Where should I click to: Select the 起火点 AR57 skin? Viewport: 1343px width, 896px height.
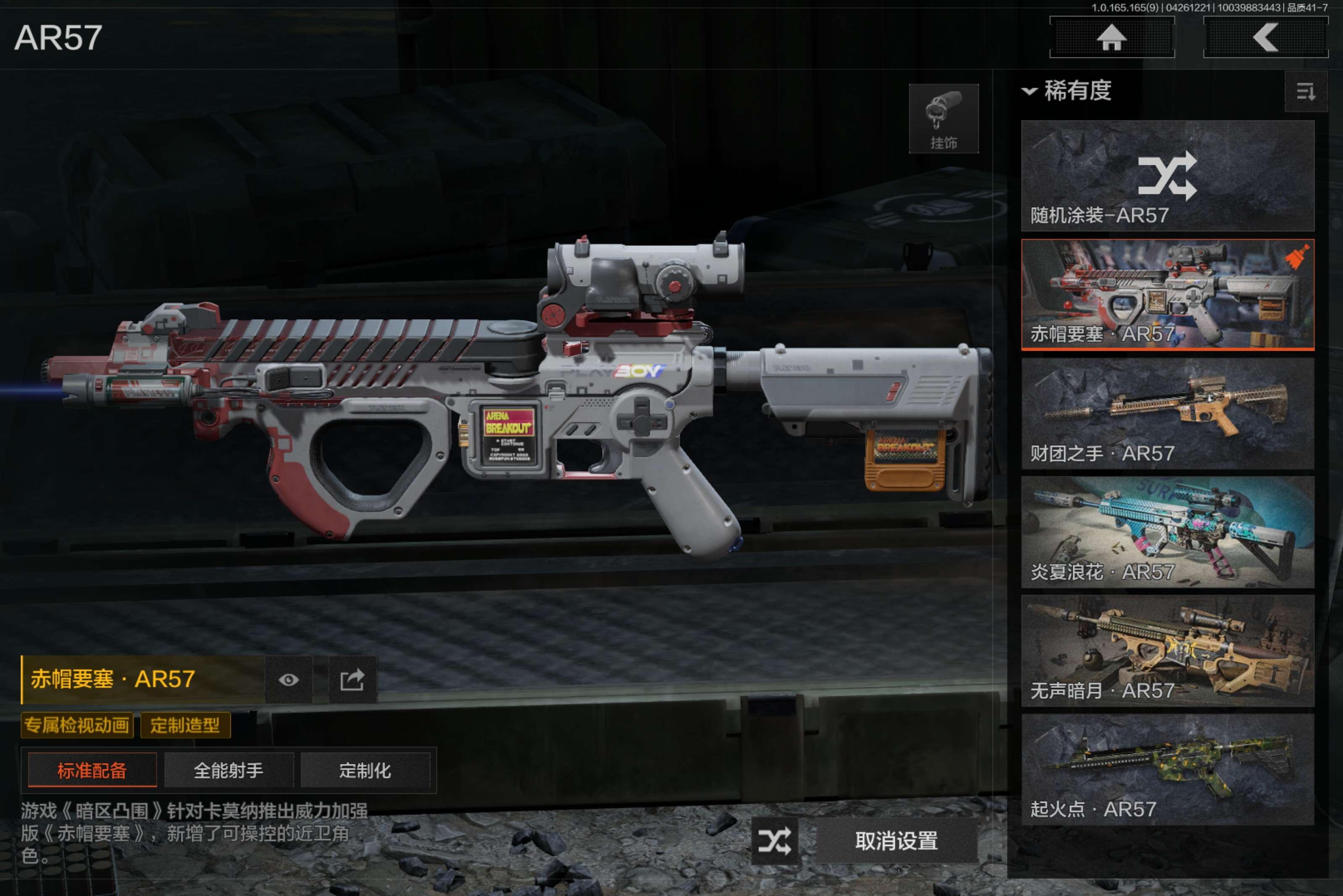click(1167, 769)
